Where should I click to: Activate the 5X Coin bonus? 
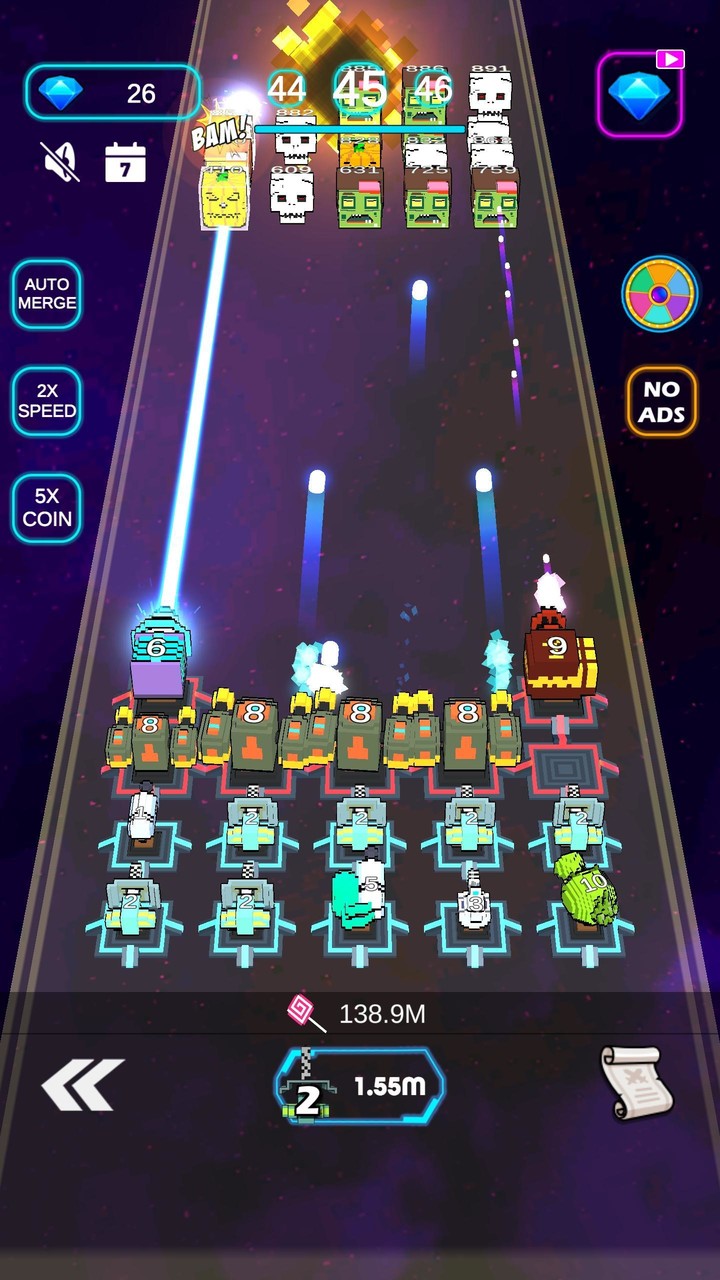click(47, 508)
